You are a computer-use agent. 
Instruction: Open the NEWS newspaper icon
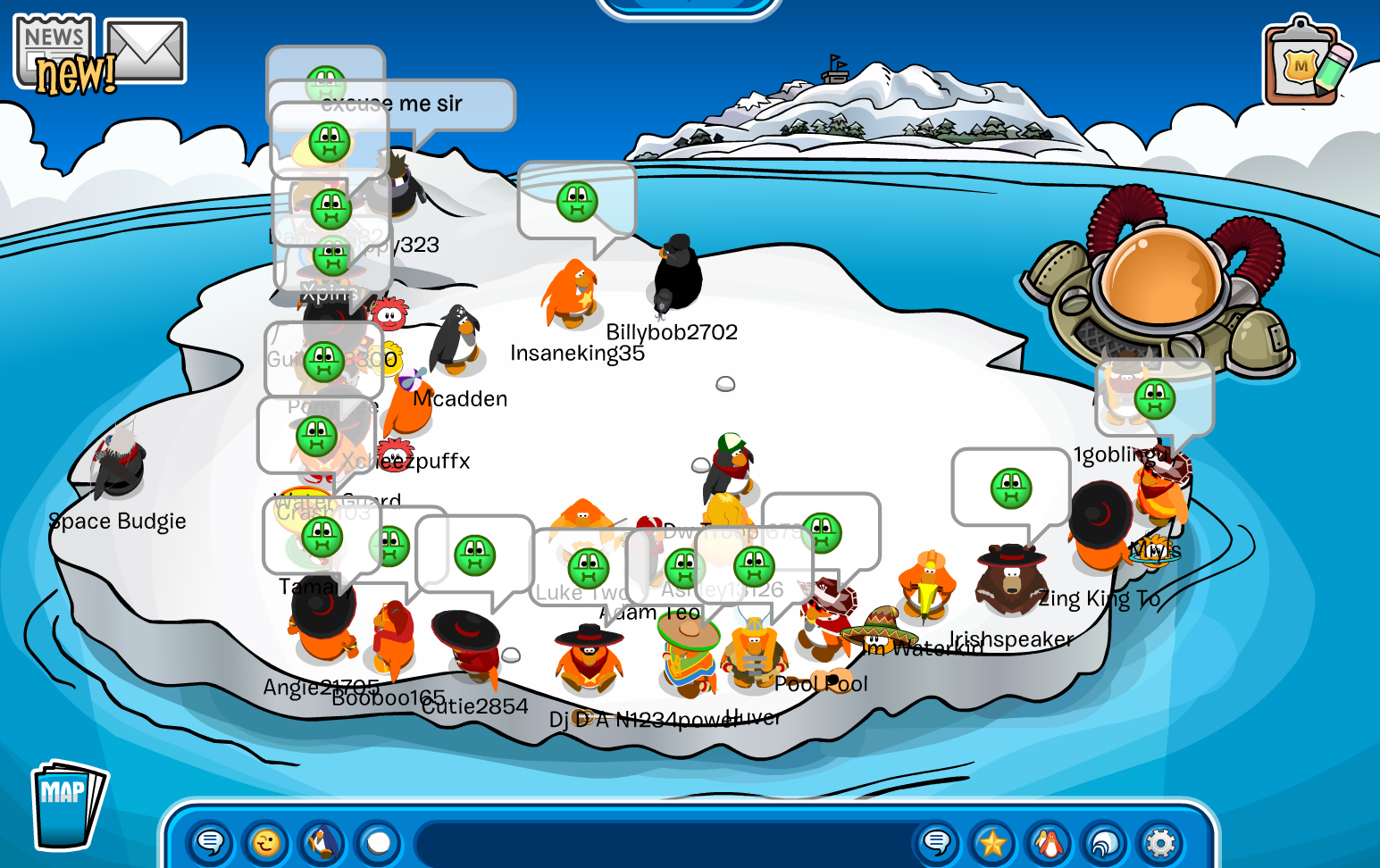[55, 54]
